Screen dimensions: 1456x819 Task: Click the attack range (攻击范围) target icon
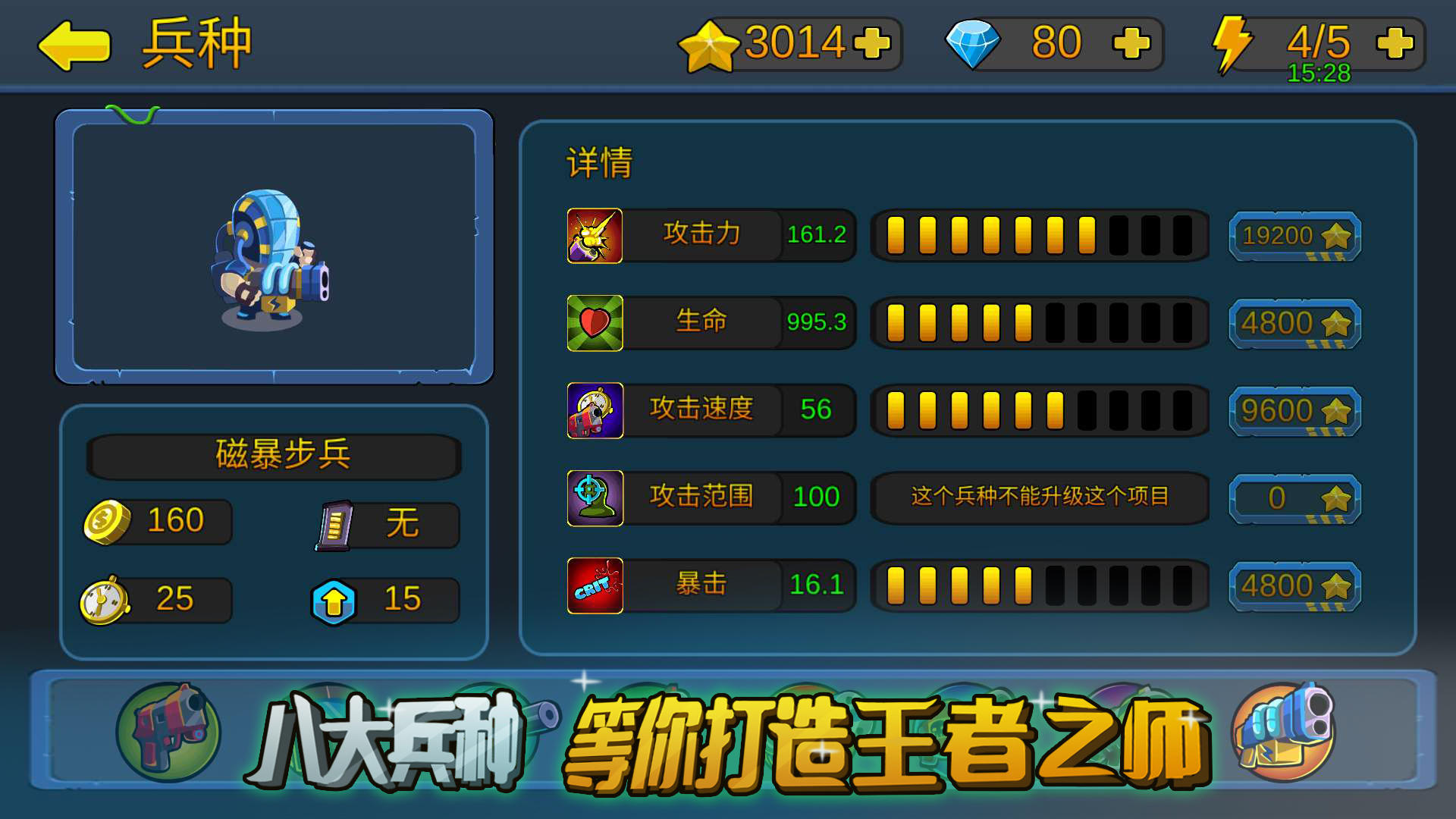pyautogui.click(x=595, y=498)
